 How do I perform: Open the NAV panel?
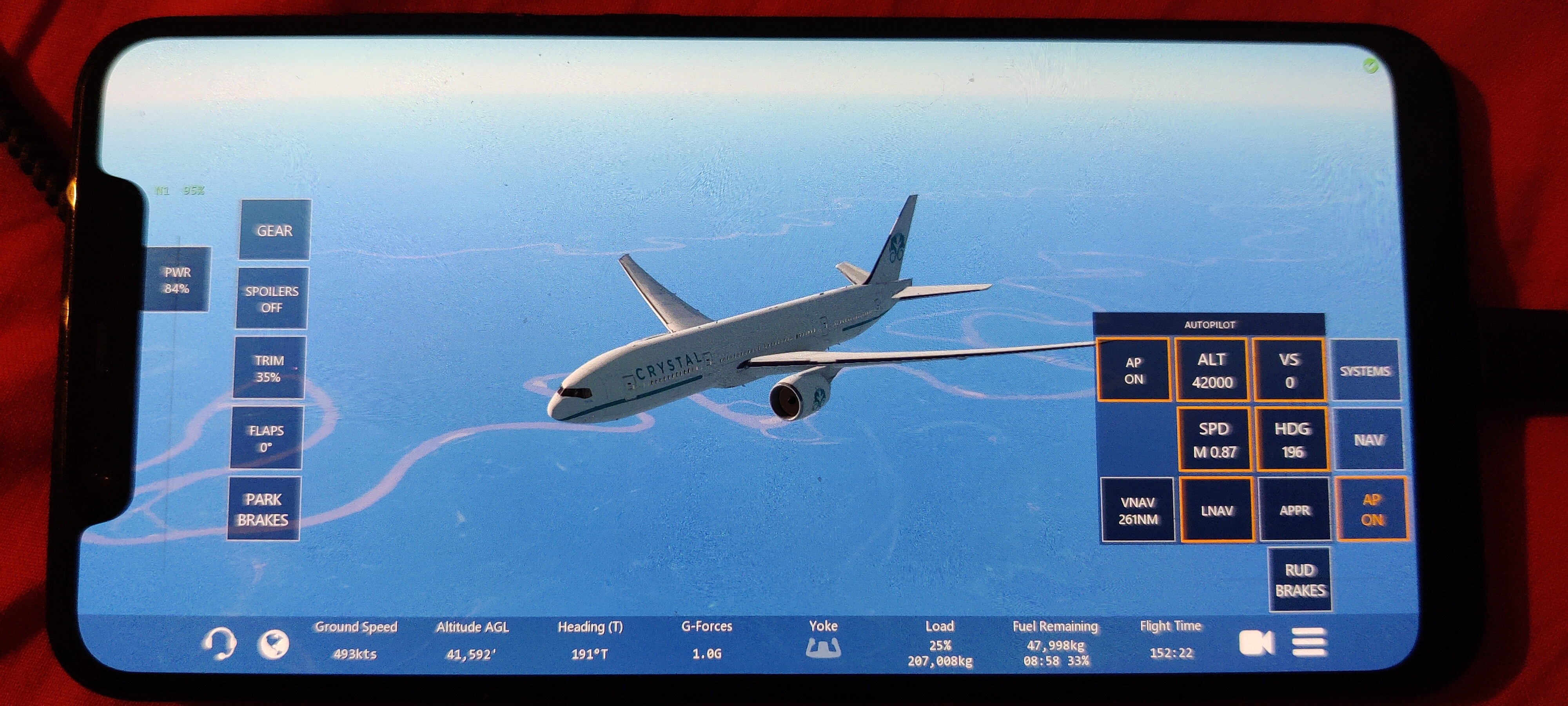[1368, 440]
